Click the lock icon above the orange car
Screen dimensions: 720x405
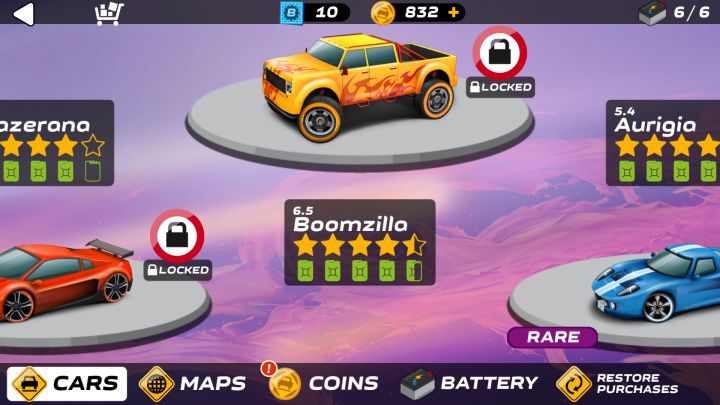click(x=177, y=236)
